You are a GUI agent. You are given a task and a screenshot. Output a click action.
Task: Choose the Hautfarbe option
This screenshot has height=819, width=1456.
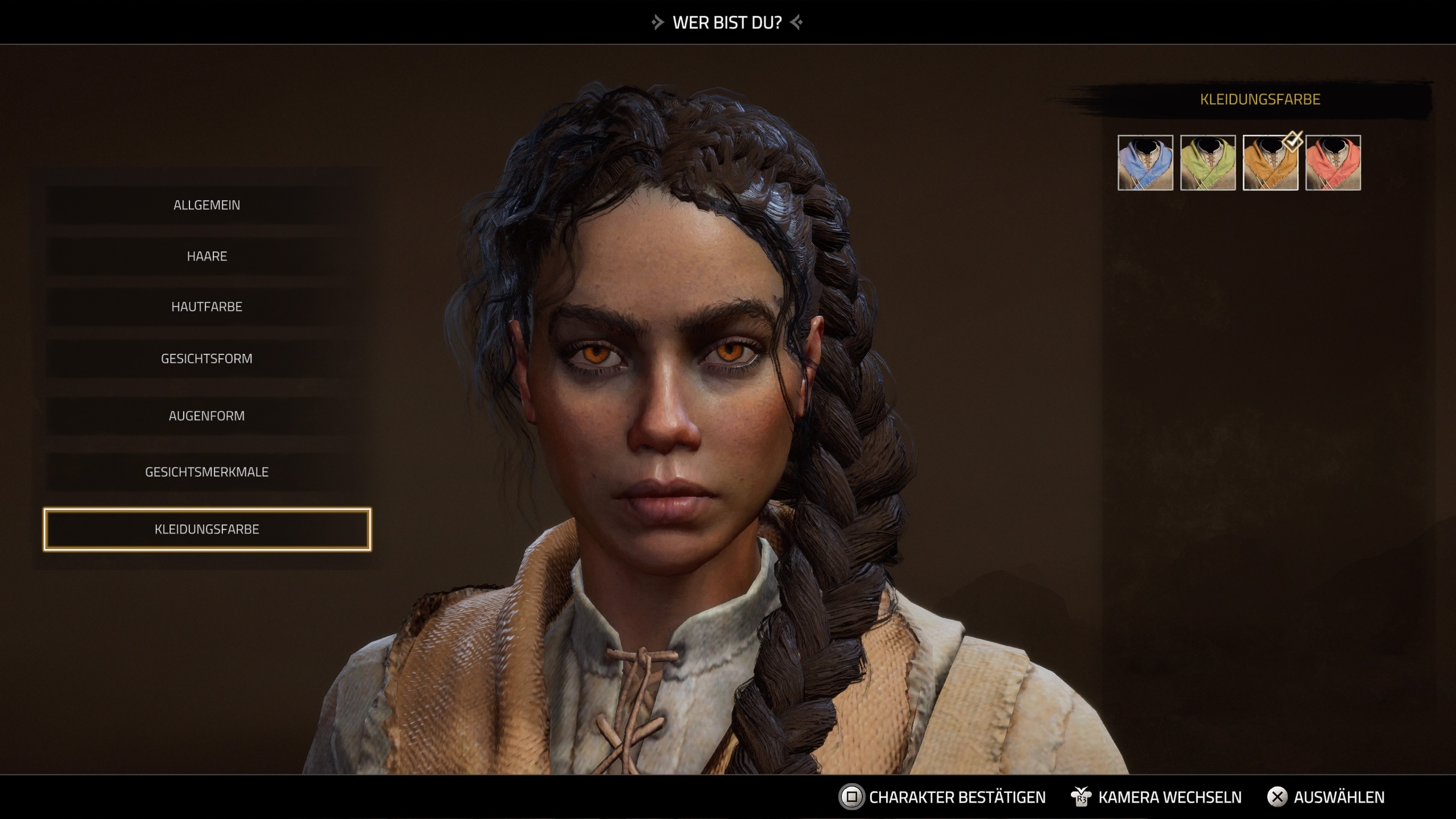pyautogui.click(x=207, y=307)
